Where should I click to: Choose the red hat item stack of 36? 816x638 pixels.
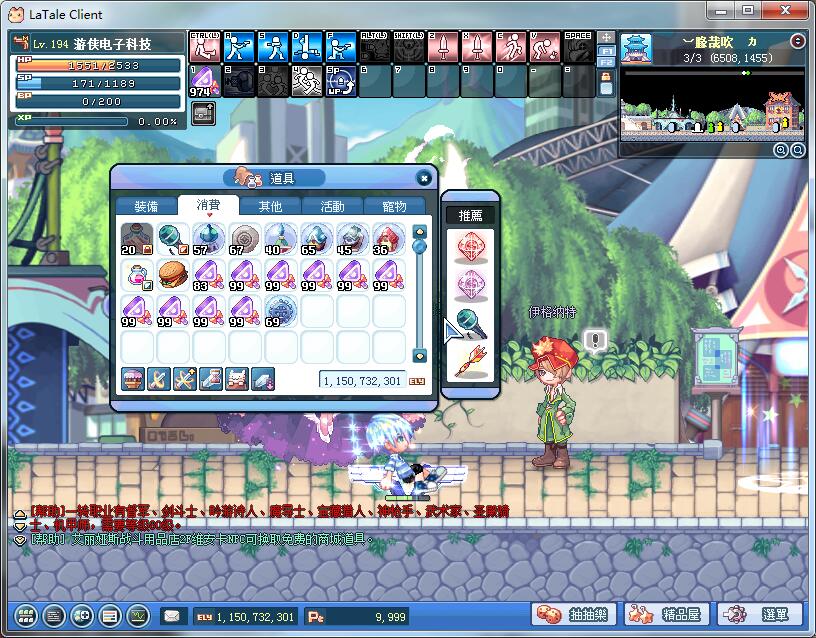point(388,240)
